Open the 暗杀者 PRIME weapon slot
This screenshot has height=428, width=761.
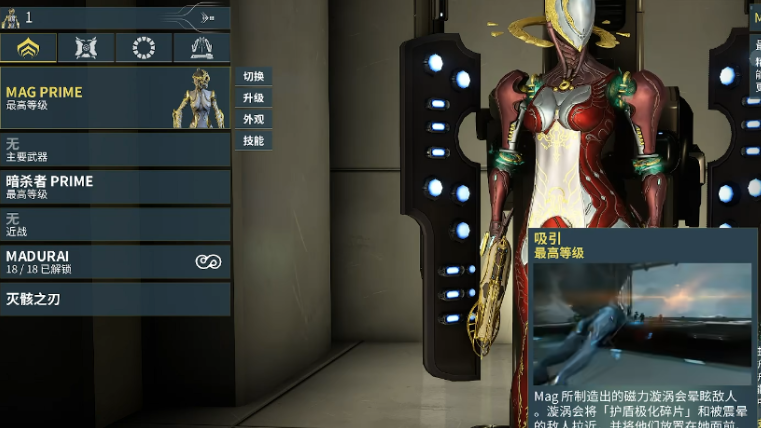[115, 187]
